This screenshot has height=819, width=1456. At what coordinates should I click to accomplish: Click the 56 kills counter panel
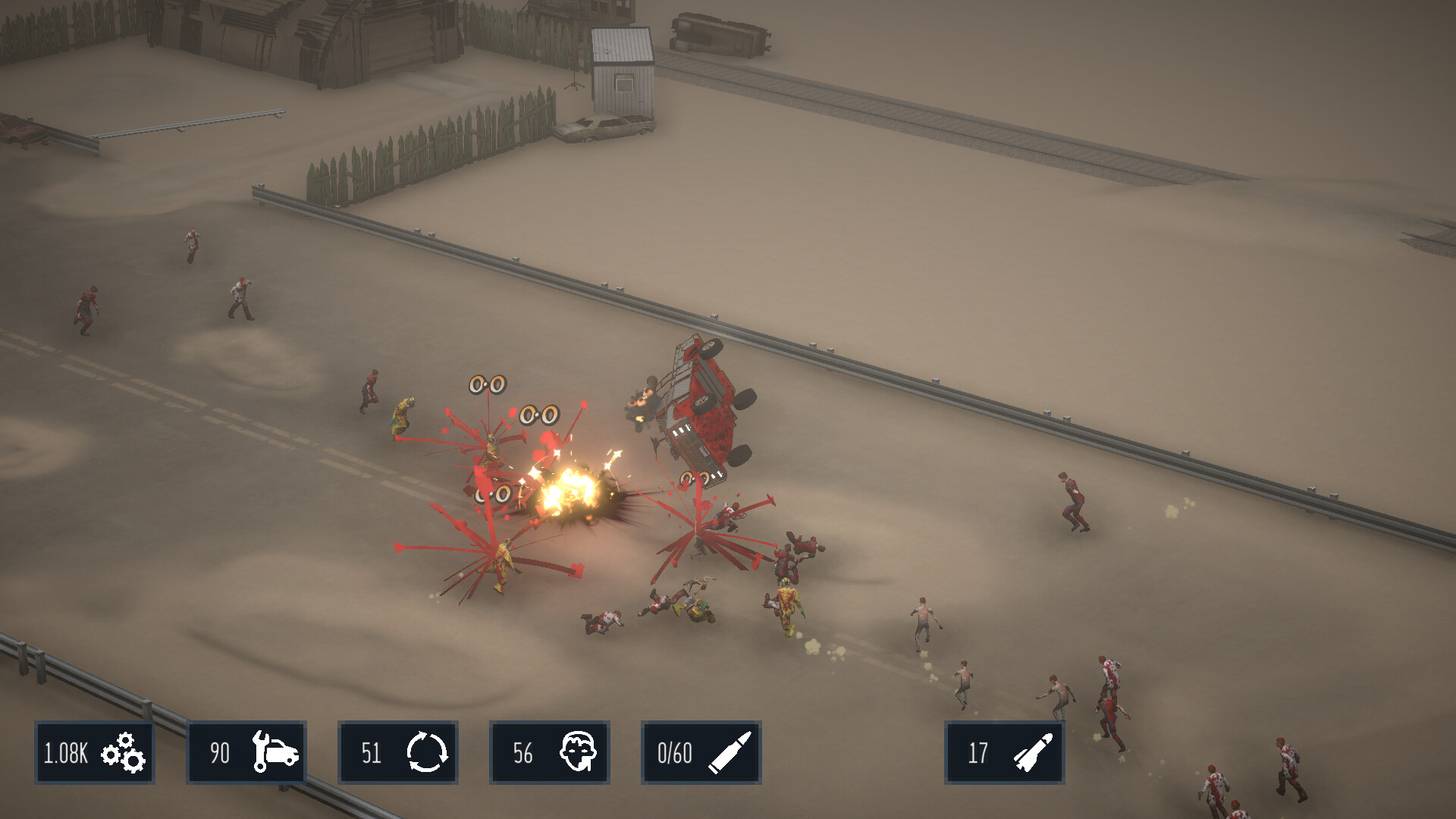pyautogui.click(x=549, y=753)
